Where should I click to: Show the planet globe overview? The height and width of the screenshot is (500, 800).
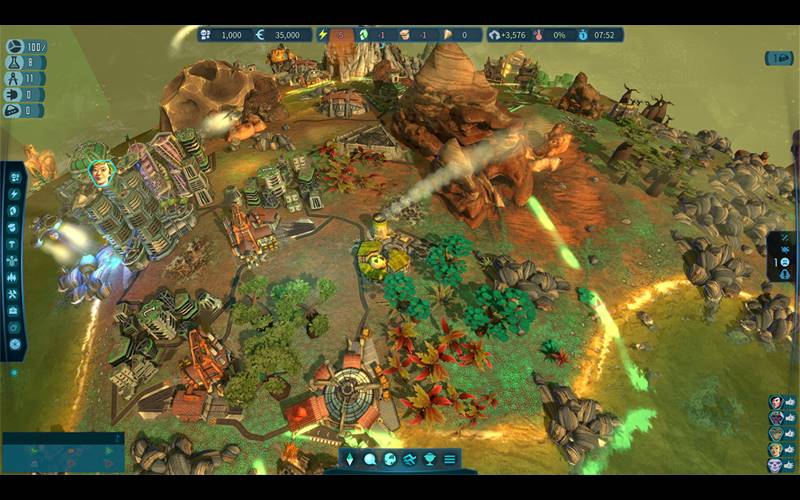(x=390, y=459)
